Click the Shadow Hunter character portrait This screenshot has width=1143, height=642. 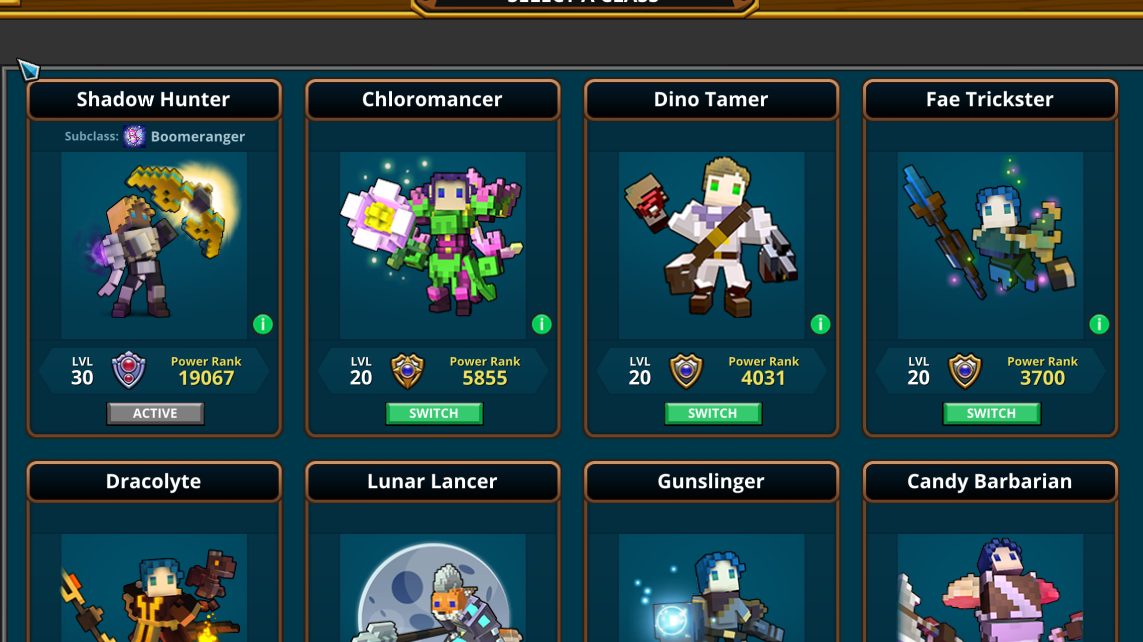(x=154, y=245)
